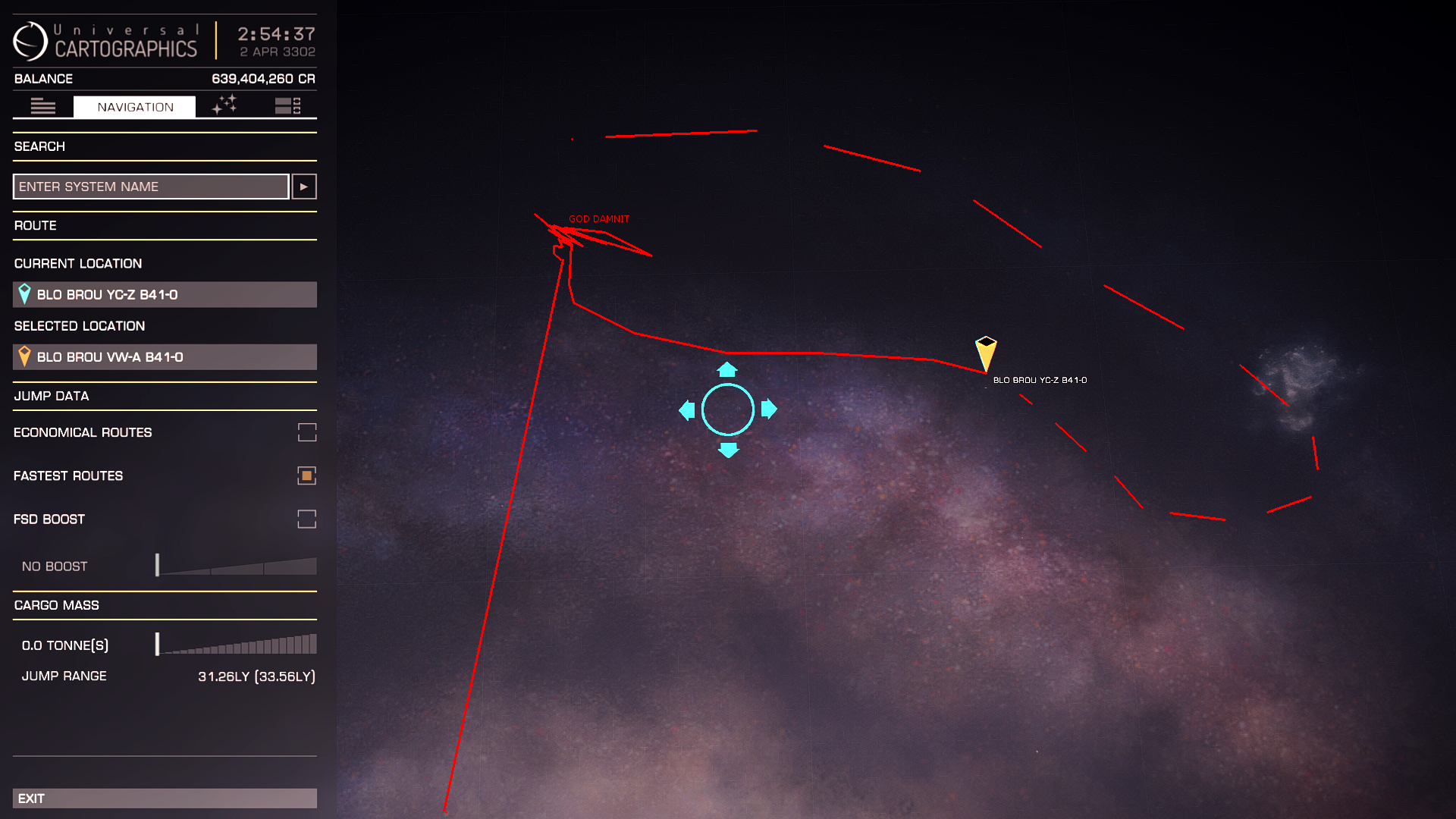Click the search arrow button
This screenshot has width=1456, height=819.
click(304, 187)
